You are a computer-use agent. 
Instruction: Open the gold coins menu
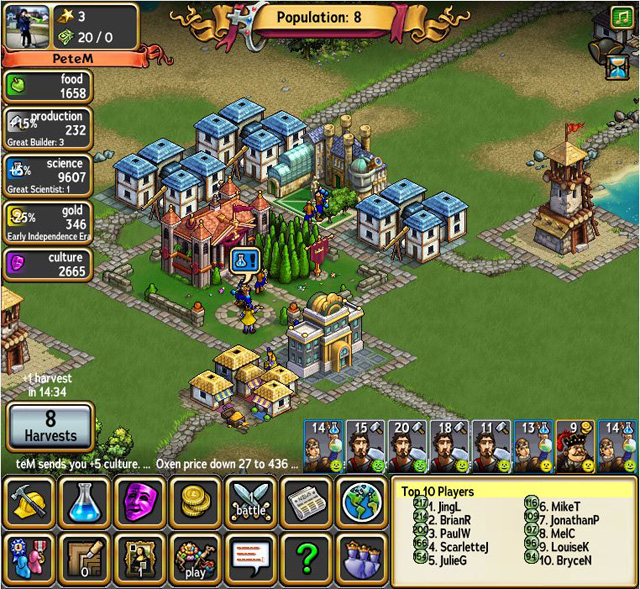point(196,502)
